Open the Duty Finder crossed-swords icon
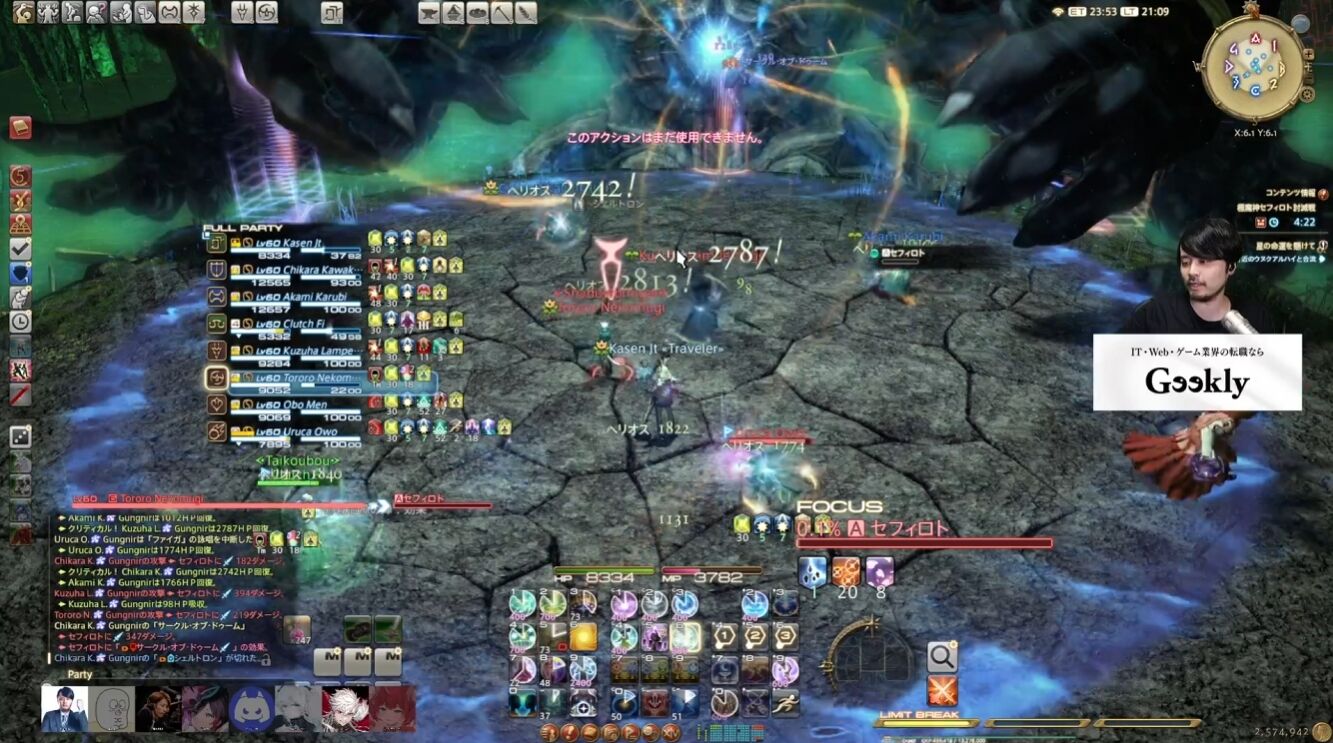Screen dimensions: 1333x743 tap(941, 688)
